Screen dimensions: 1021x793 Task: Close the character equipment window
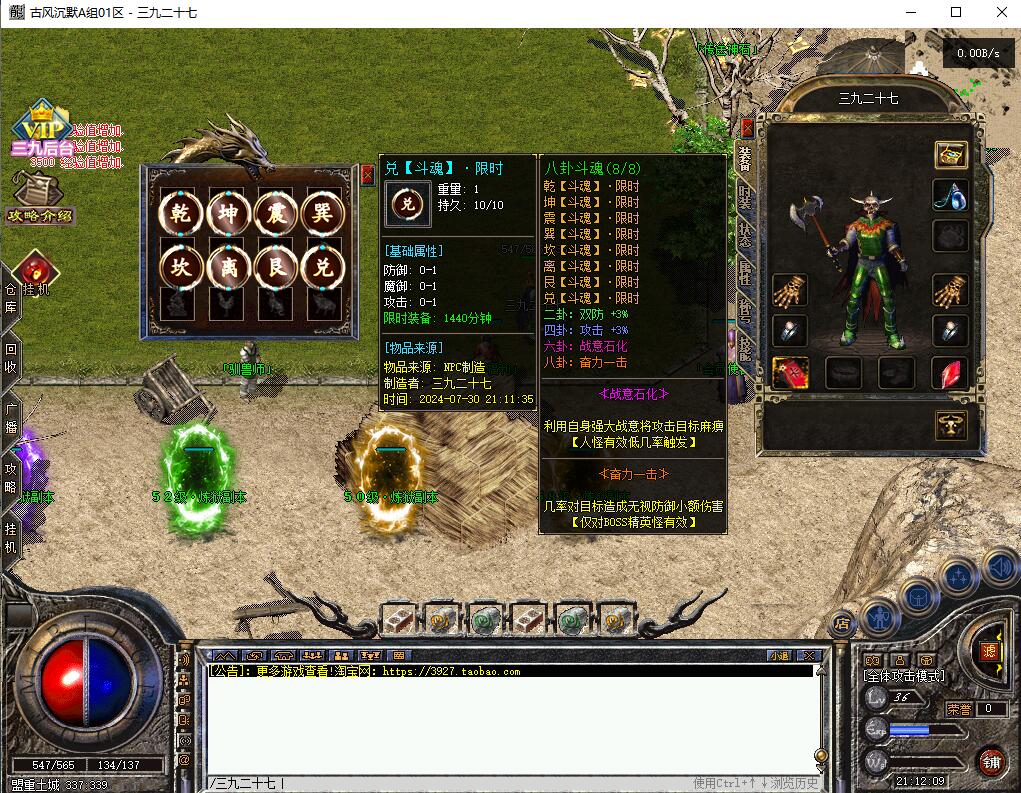(746, 127)
